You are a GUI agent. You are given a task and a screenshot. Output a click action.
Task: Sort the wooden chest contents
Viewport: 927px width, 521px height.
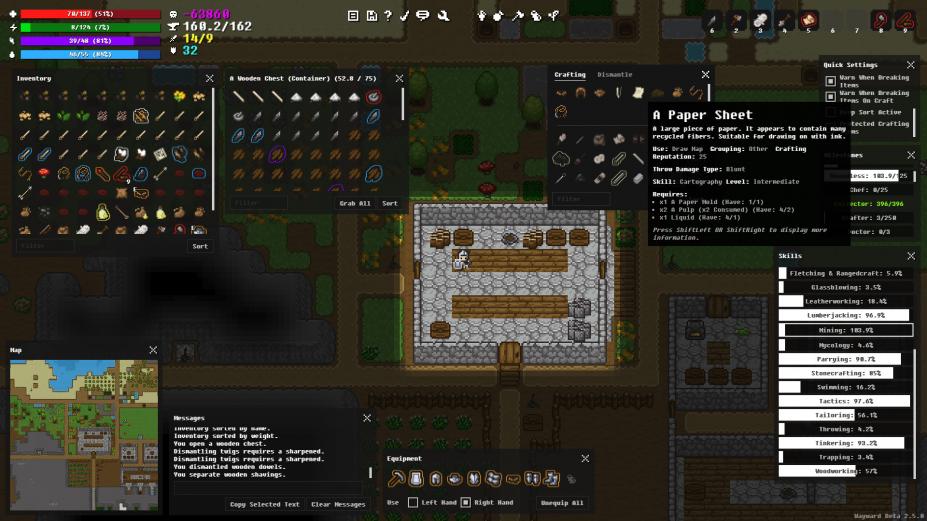[390, 203]
